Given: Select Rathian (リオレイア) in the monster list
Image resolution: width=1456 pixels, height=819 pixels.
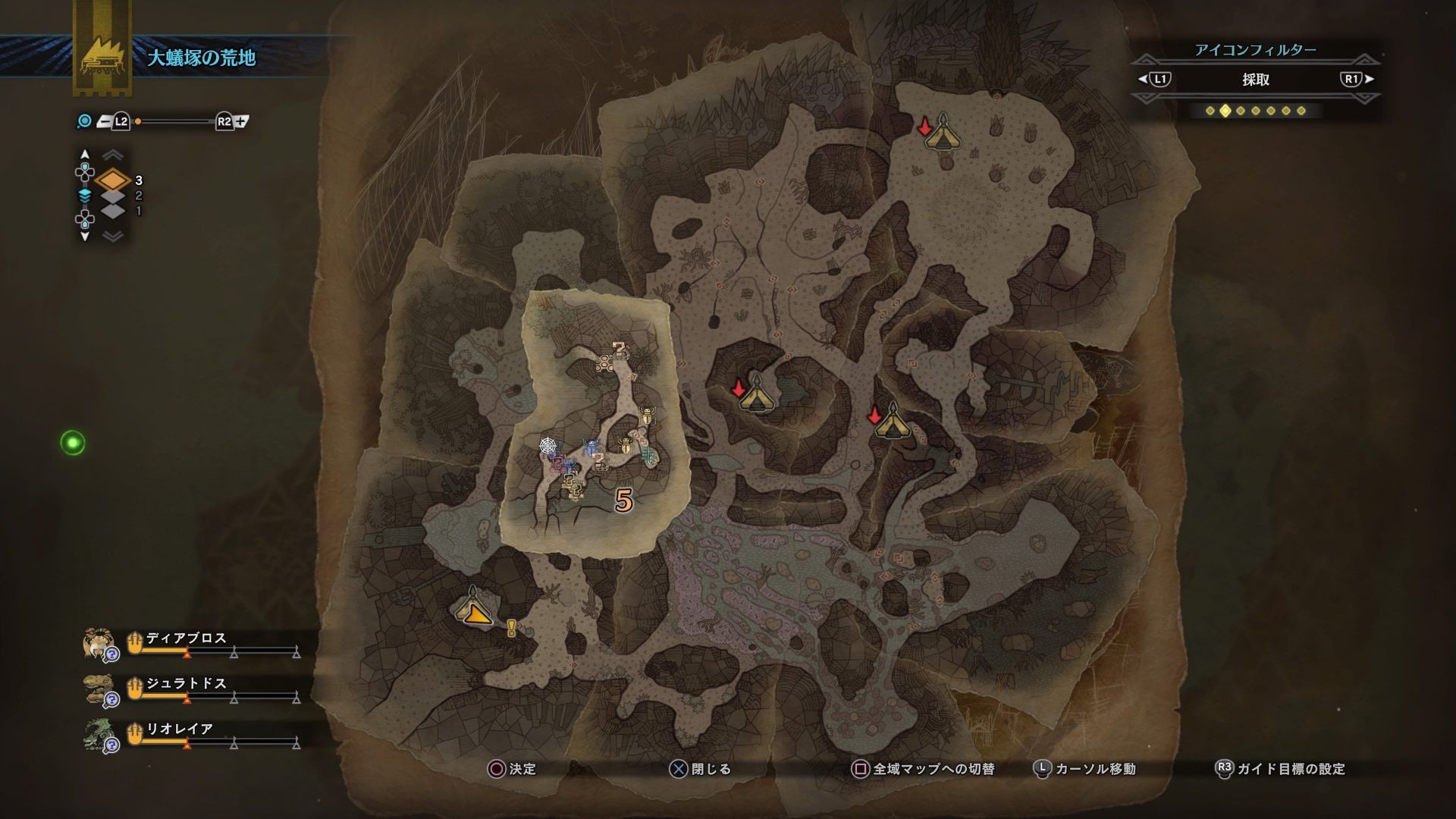Looking at the screenshot, I should 179,730.
